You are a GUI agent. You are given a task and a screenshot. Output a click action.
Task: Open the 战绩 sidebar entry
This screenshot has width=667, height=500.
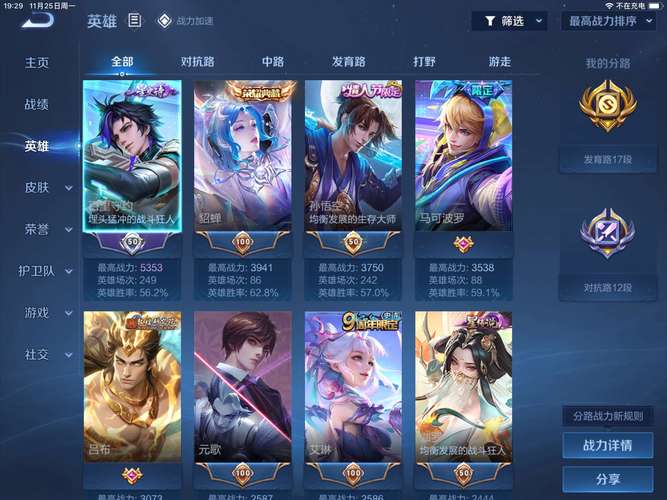(37, 104)
